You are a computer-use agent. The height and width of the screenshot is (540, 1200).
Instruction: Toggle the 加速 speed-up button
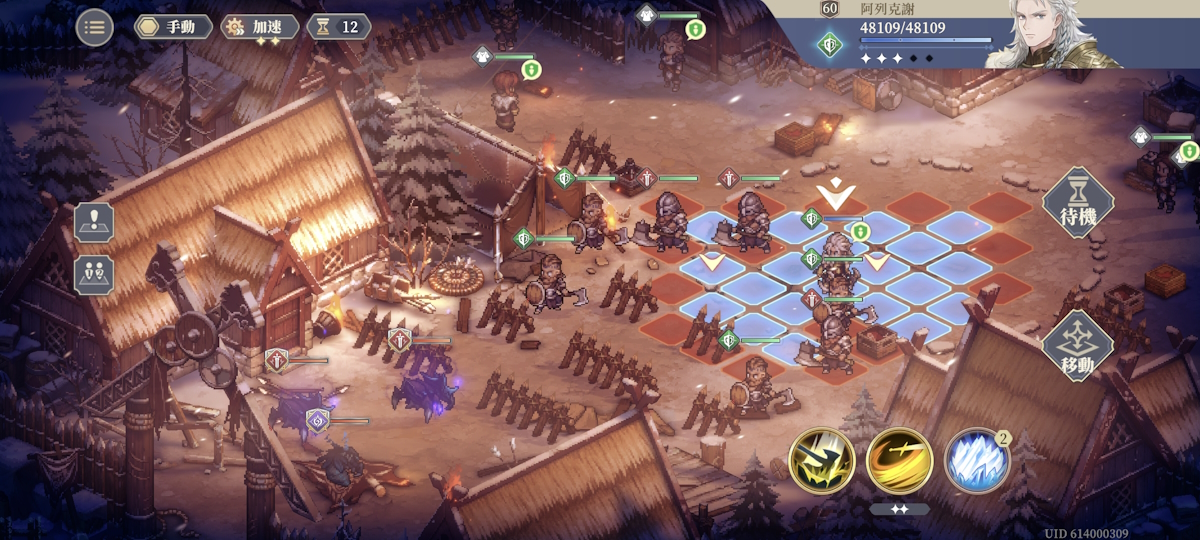point(260,27)
